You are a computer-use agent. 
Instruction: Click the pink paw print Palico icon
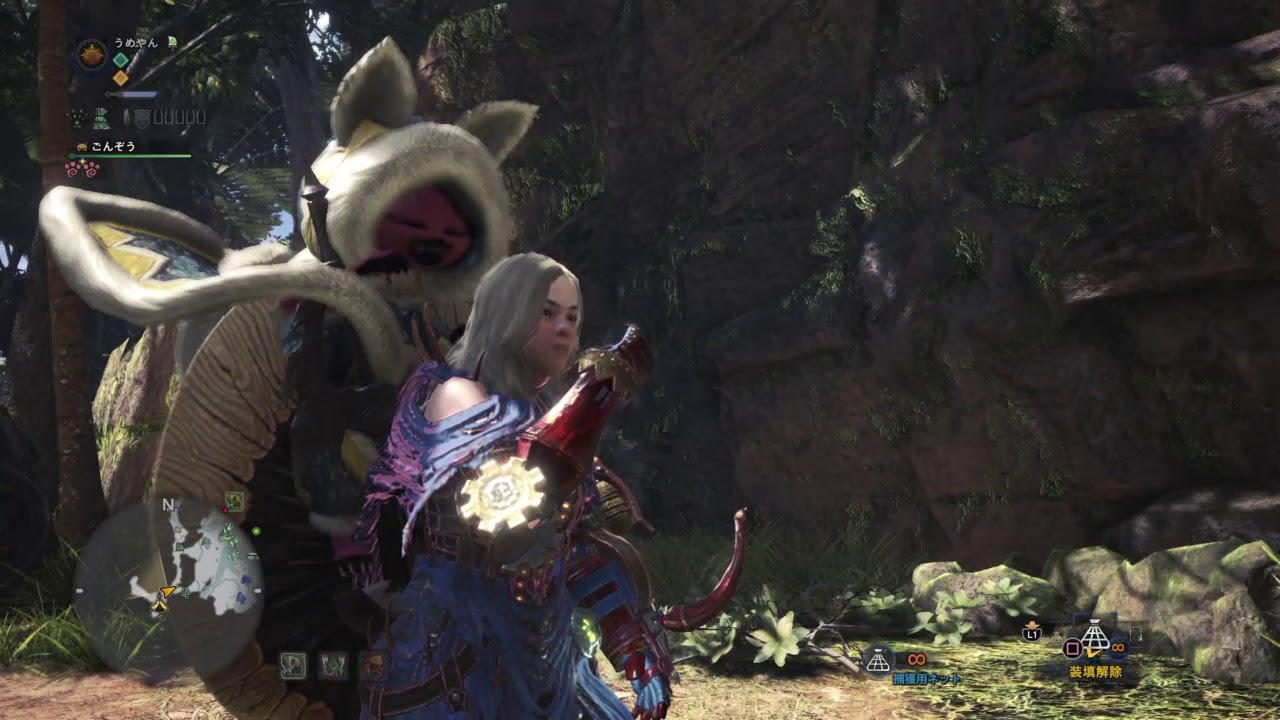tap(82, 169)
